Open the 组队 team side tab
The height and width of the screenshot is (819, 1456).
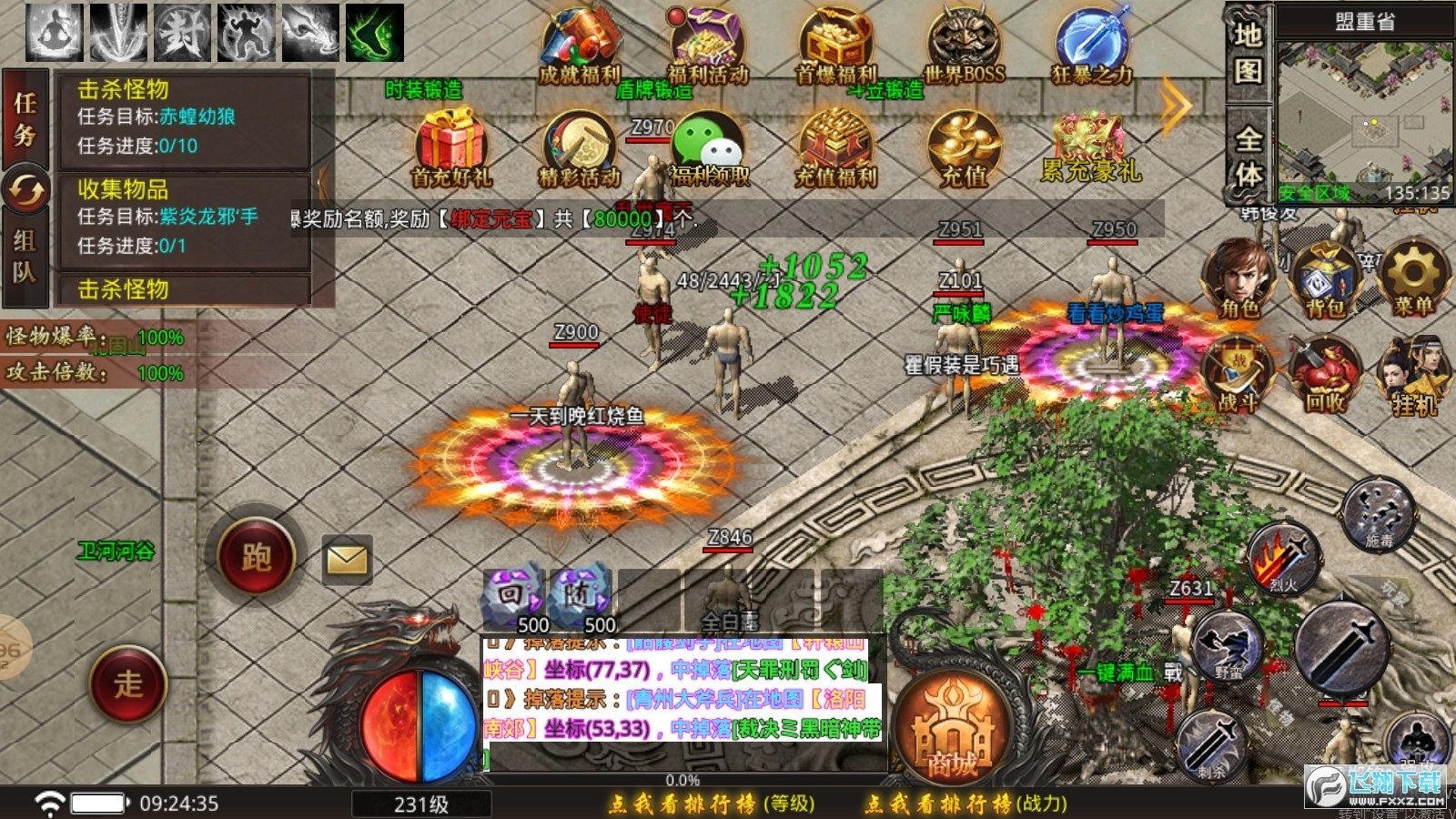pyautogui.click(x=25, y=255)
